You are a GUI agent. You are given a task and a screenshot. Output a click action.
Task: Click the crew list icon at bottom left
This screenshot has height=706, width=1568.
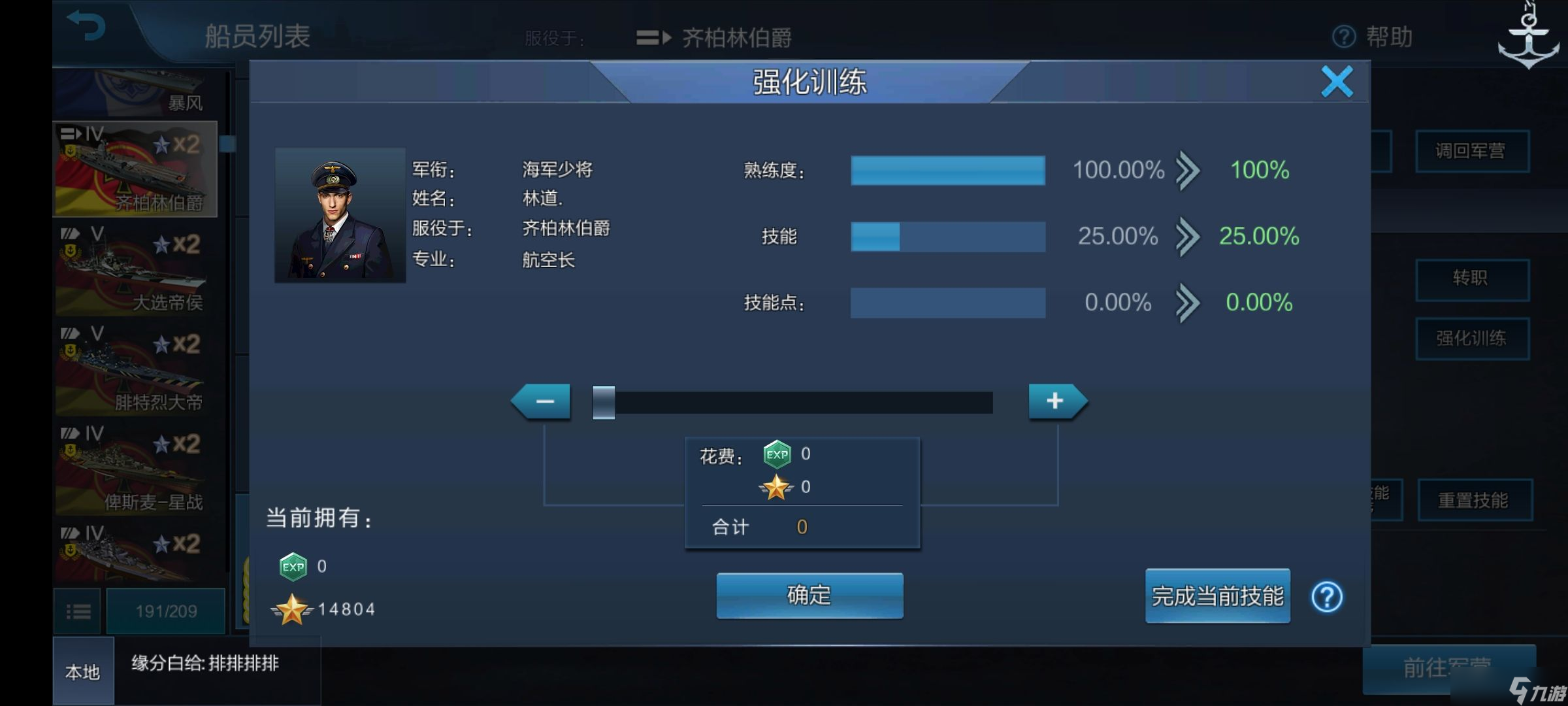pyautogui.click(x=78, y=611)
